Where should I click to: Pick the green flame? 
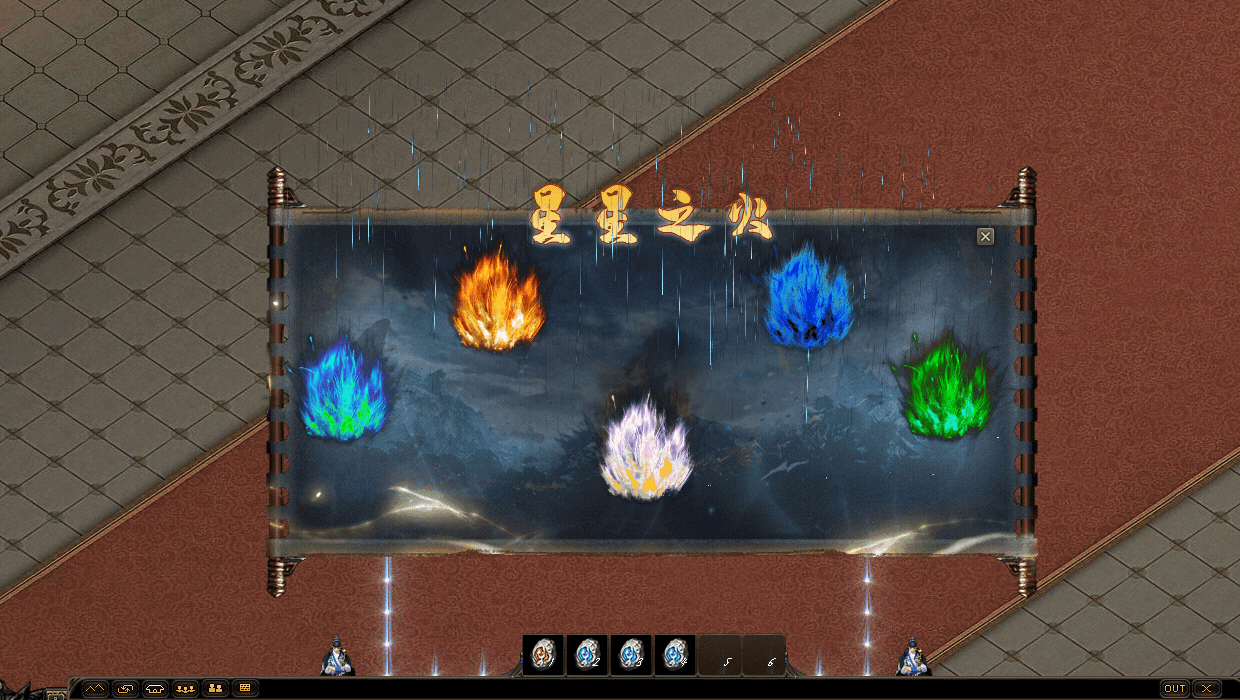pos(946,392)
